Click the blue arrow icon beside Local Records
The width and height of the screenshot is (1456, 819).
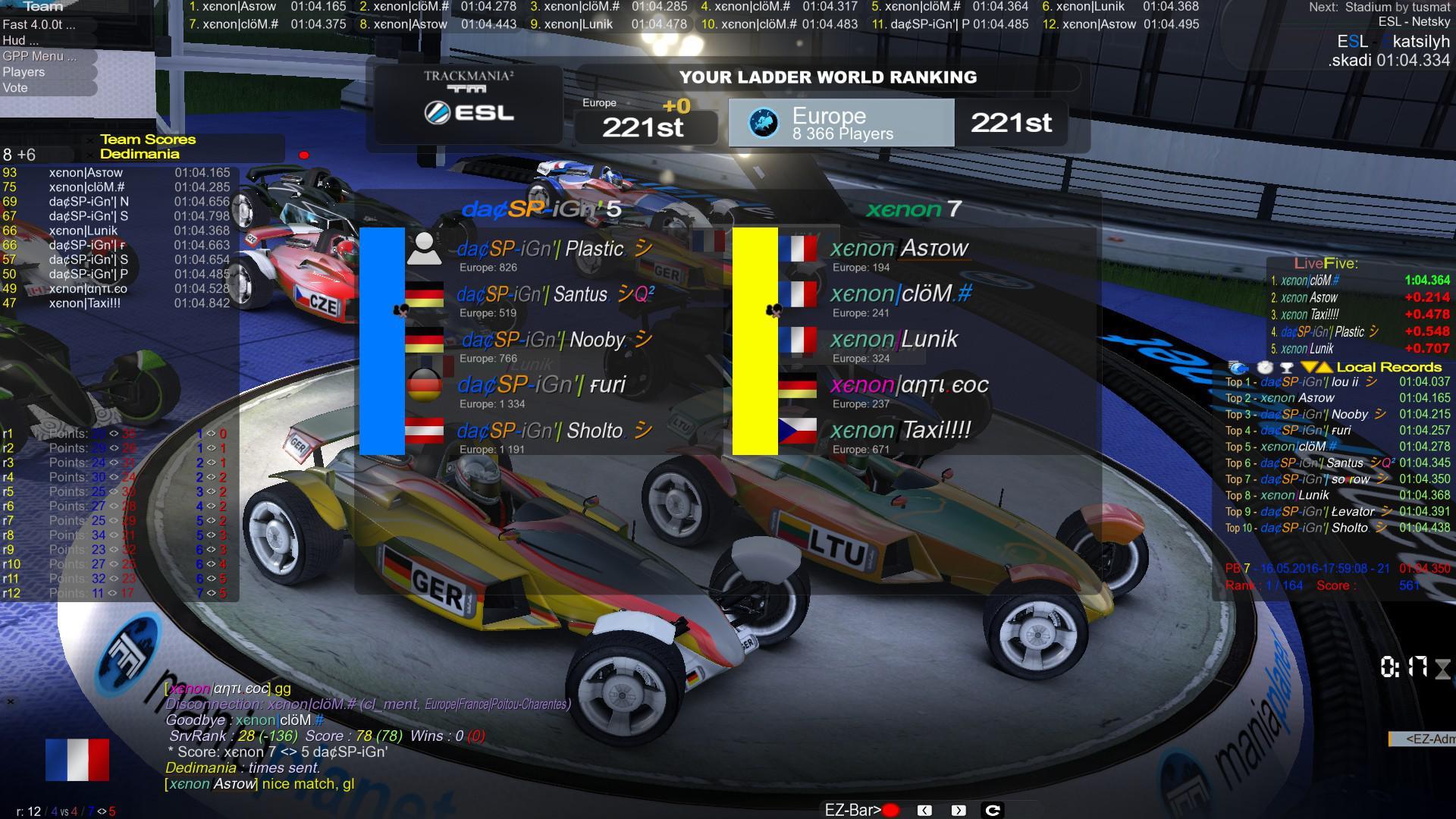pyautogui.click(x=1238, y=367)
